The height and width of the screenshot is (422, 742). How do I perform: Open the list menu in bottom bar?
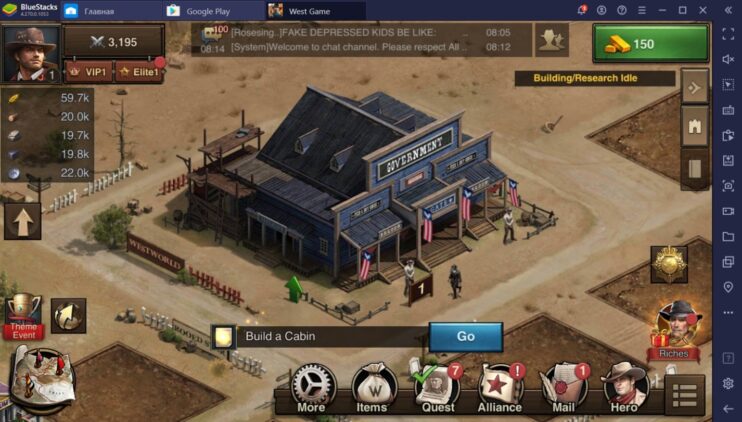685,393
